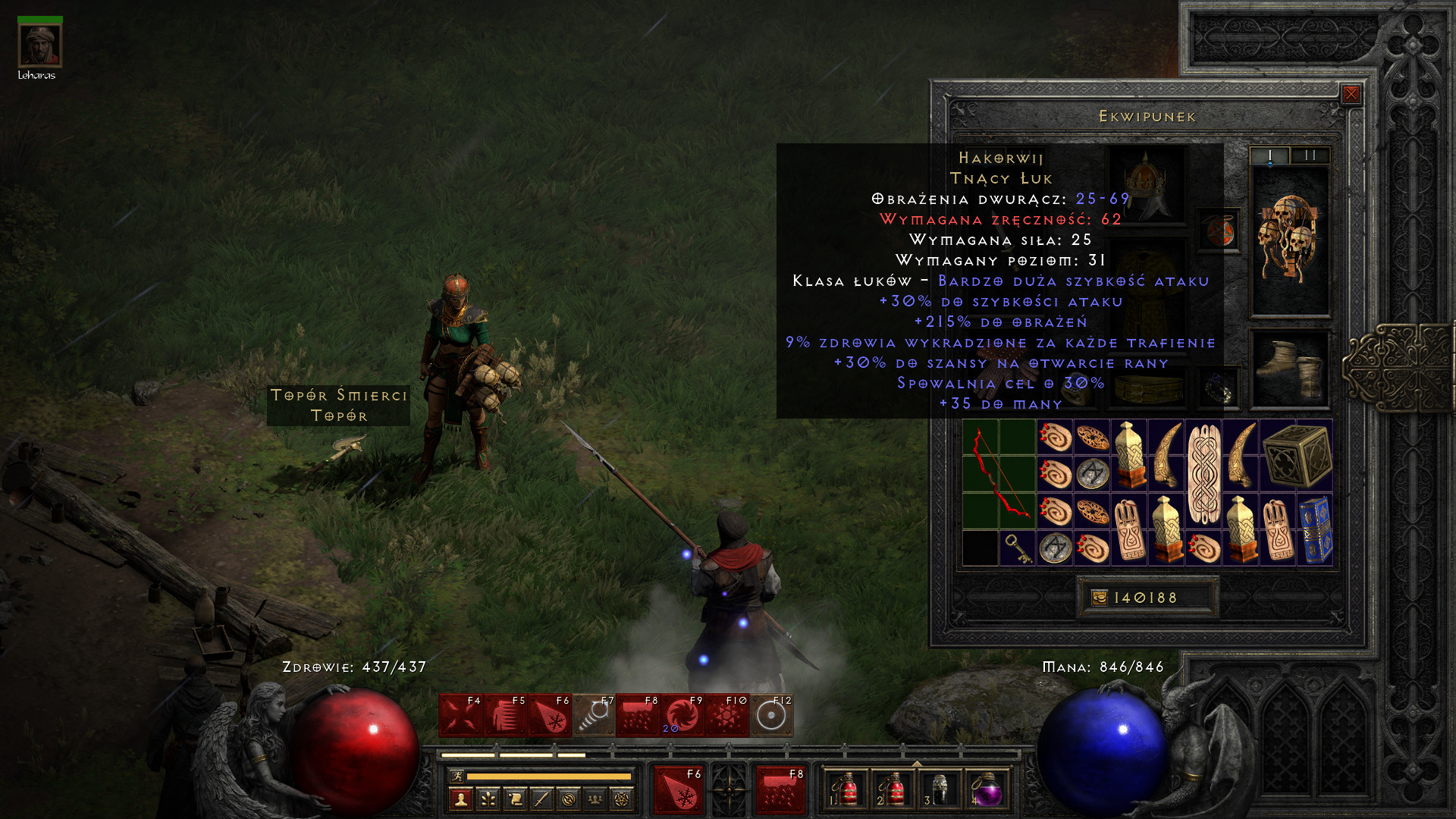This screenshot has width=1456, height=819.
Task: Switch to weapon set II tab
Action: (1310, 155)
